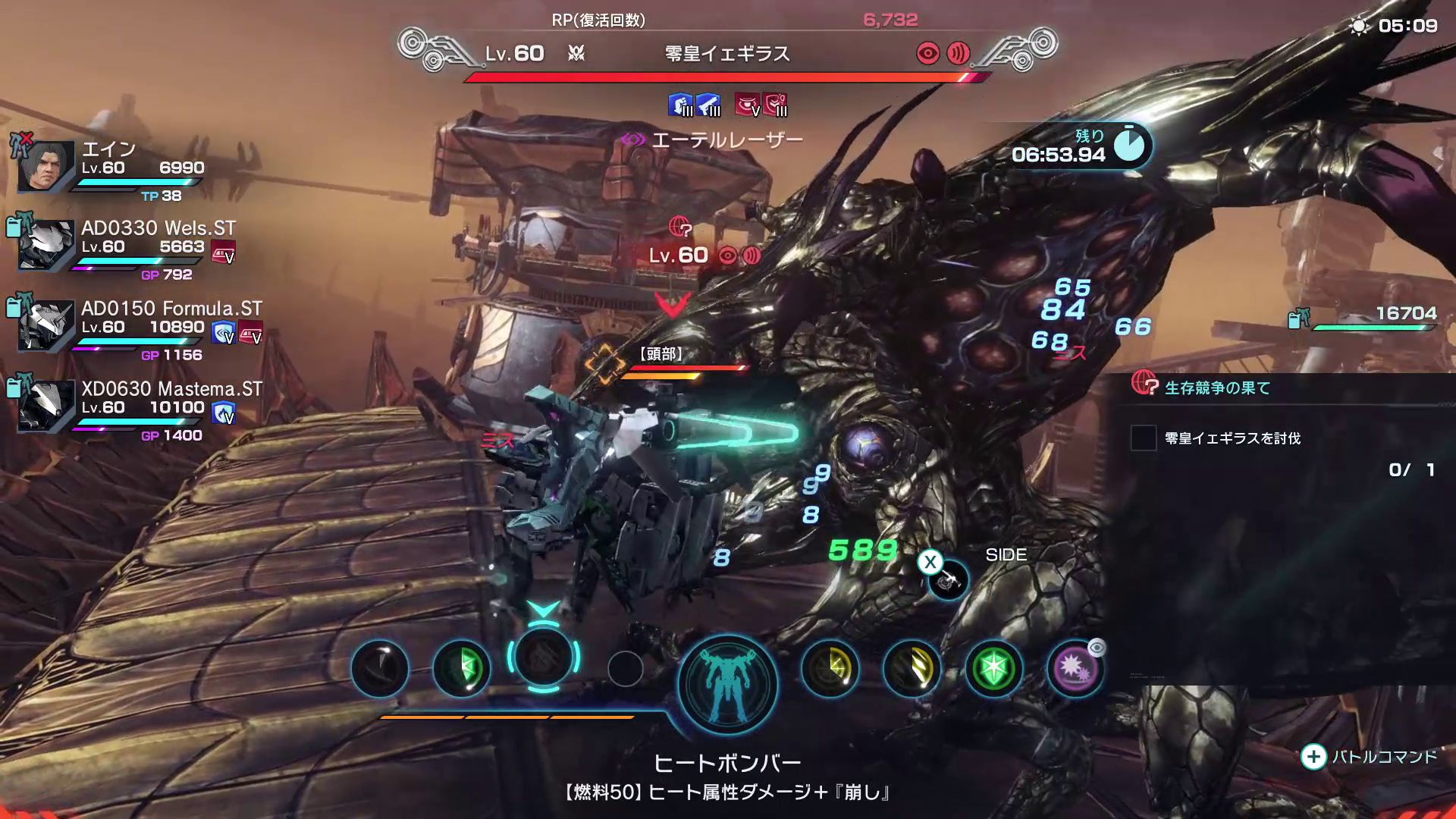1456x819 pixels.
Task: Use the yellow blade art icon
Action: click(912, 668)
